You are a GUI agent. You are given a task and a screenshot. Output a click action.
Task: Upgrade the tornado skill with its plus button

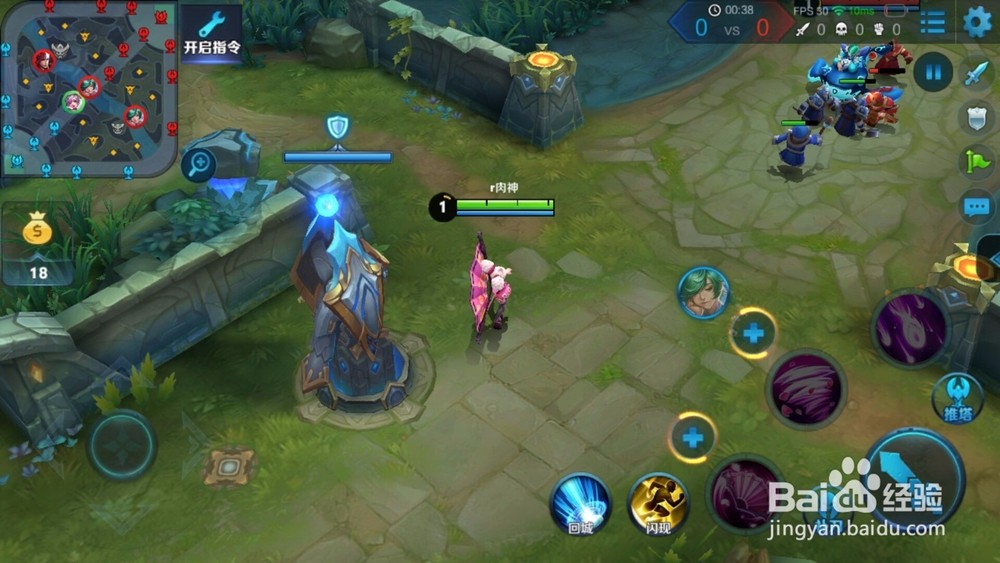753,333
